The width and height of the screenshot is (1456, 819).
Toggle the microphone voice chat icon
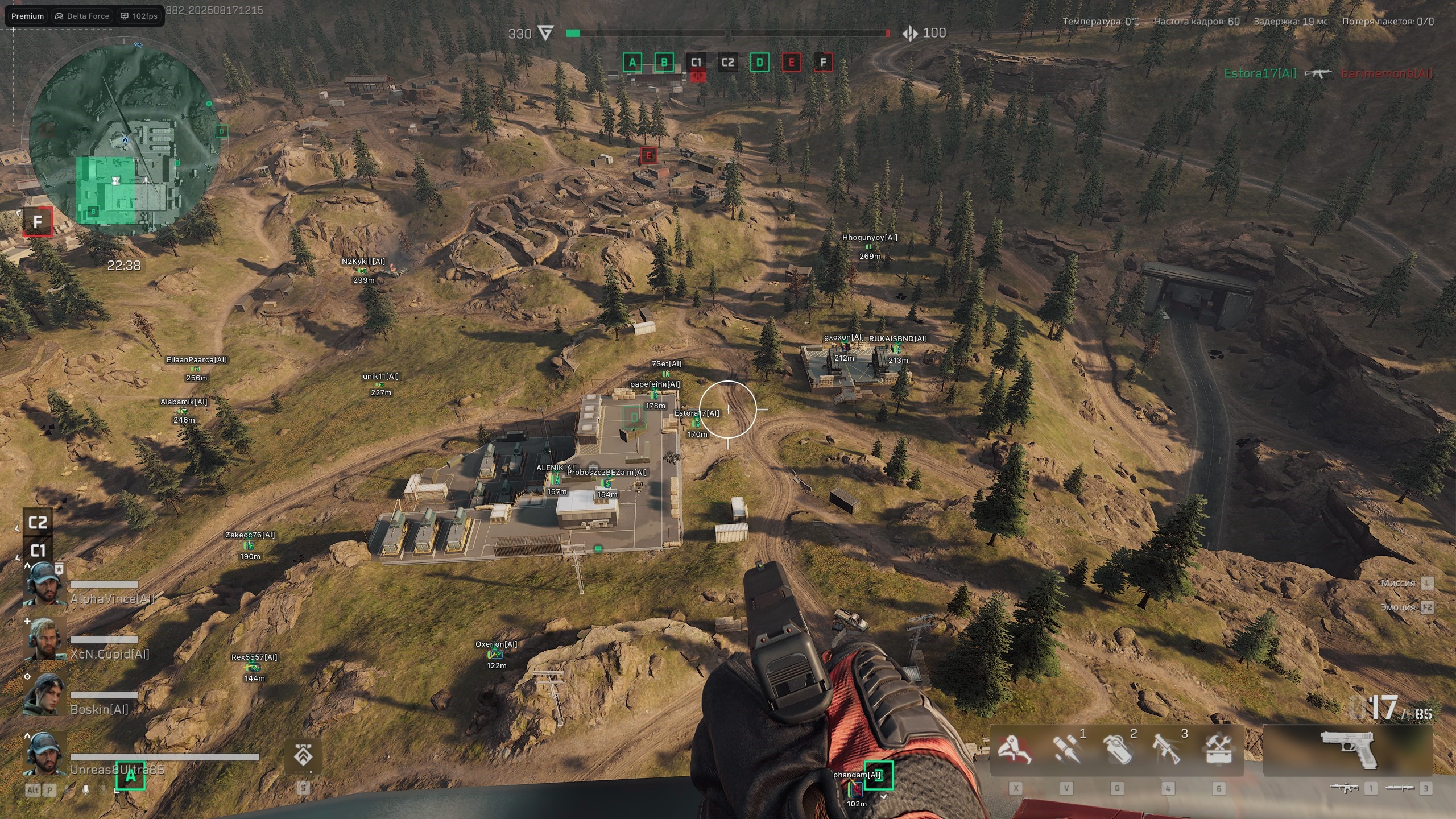(86, 790)
